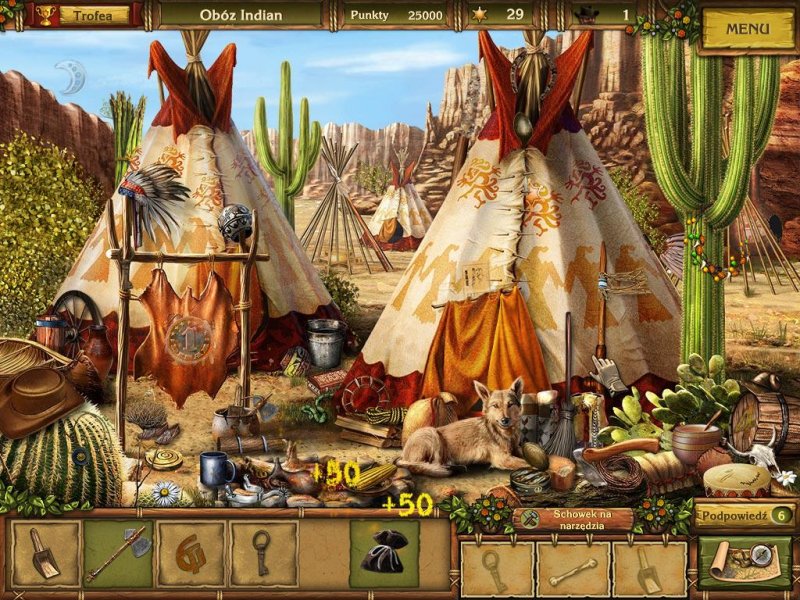Select the black sack item slot
The image size is (800, 600).
[384, 554]
